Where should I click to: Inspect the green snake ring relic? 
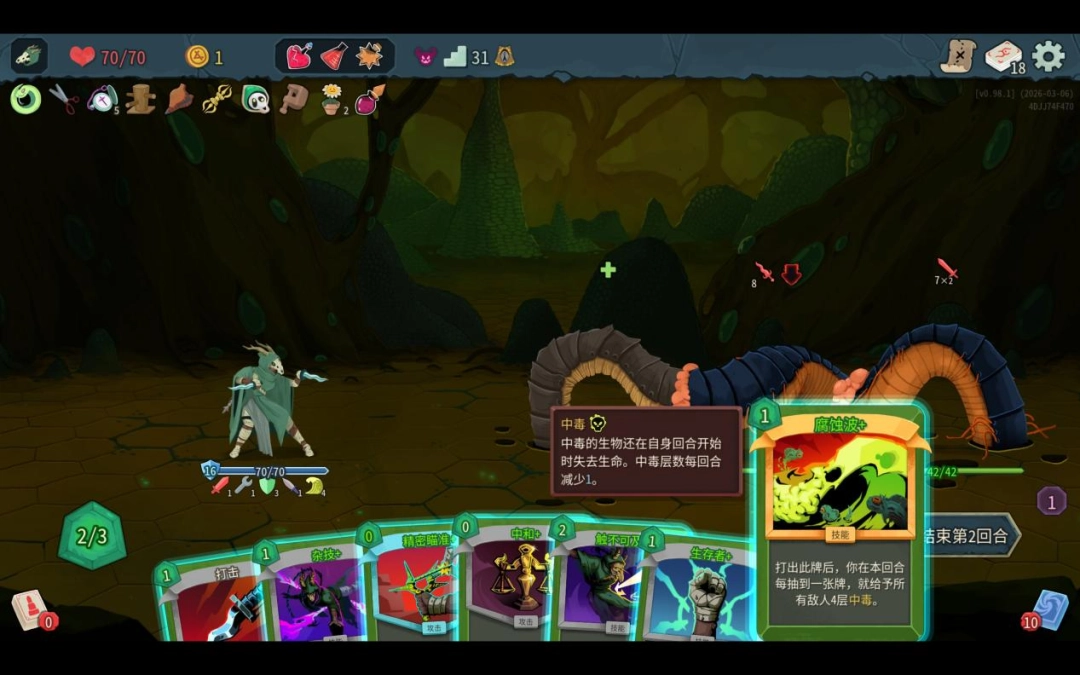click(25, 99)
